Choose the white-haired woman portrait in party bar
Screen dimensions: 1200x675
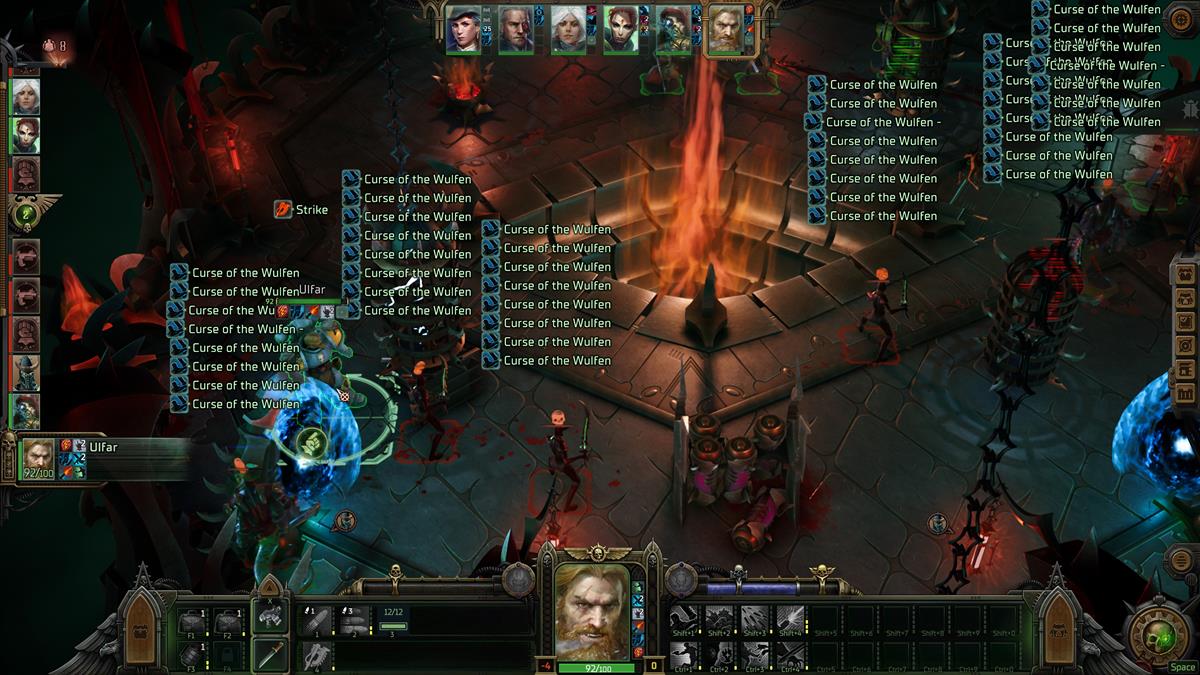pos(568,29)
